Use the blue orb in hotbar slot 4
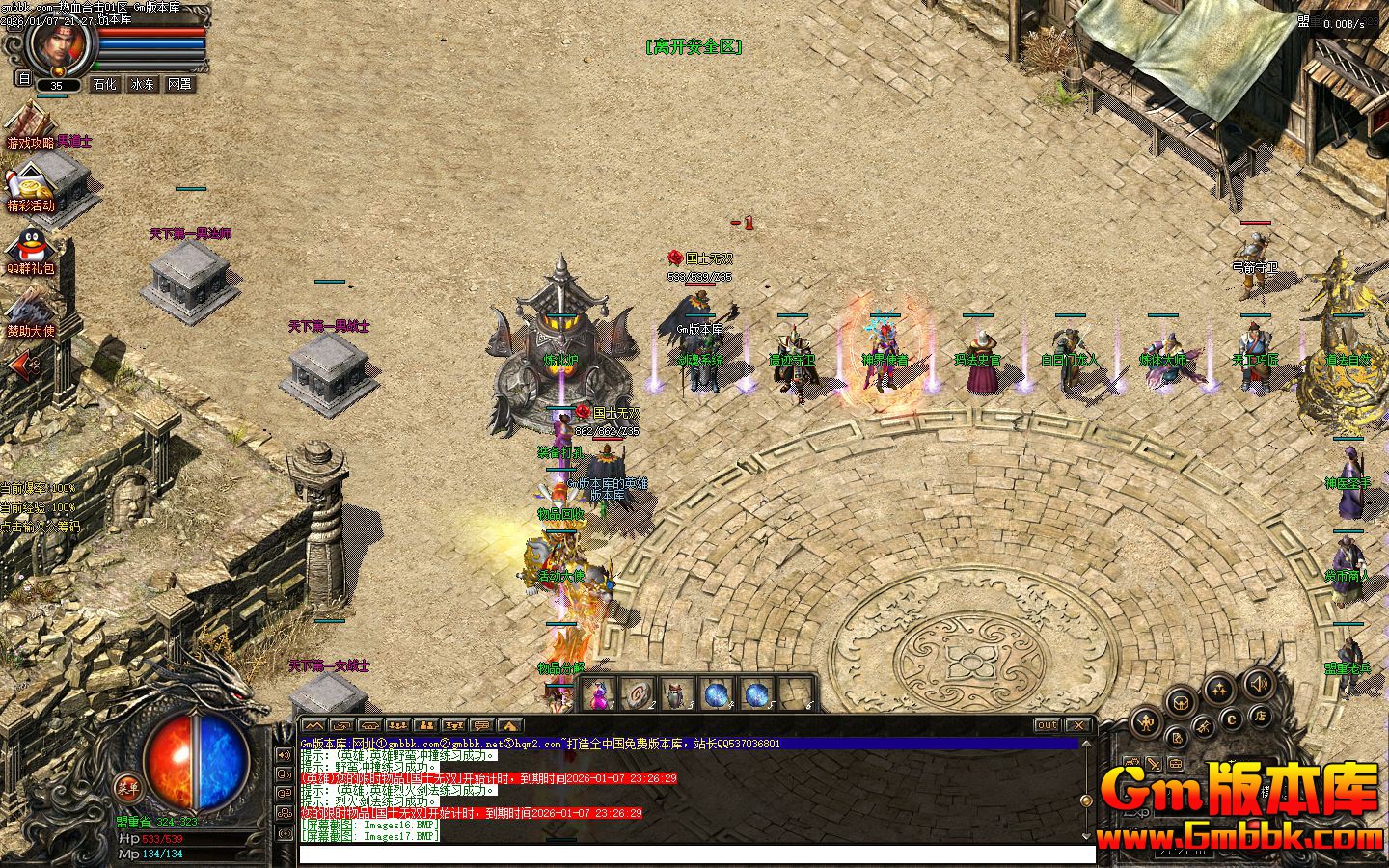 coord(717,693)
